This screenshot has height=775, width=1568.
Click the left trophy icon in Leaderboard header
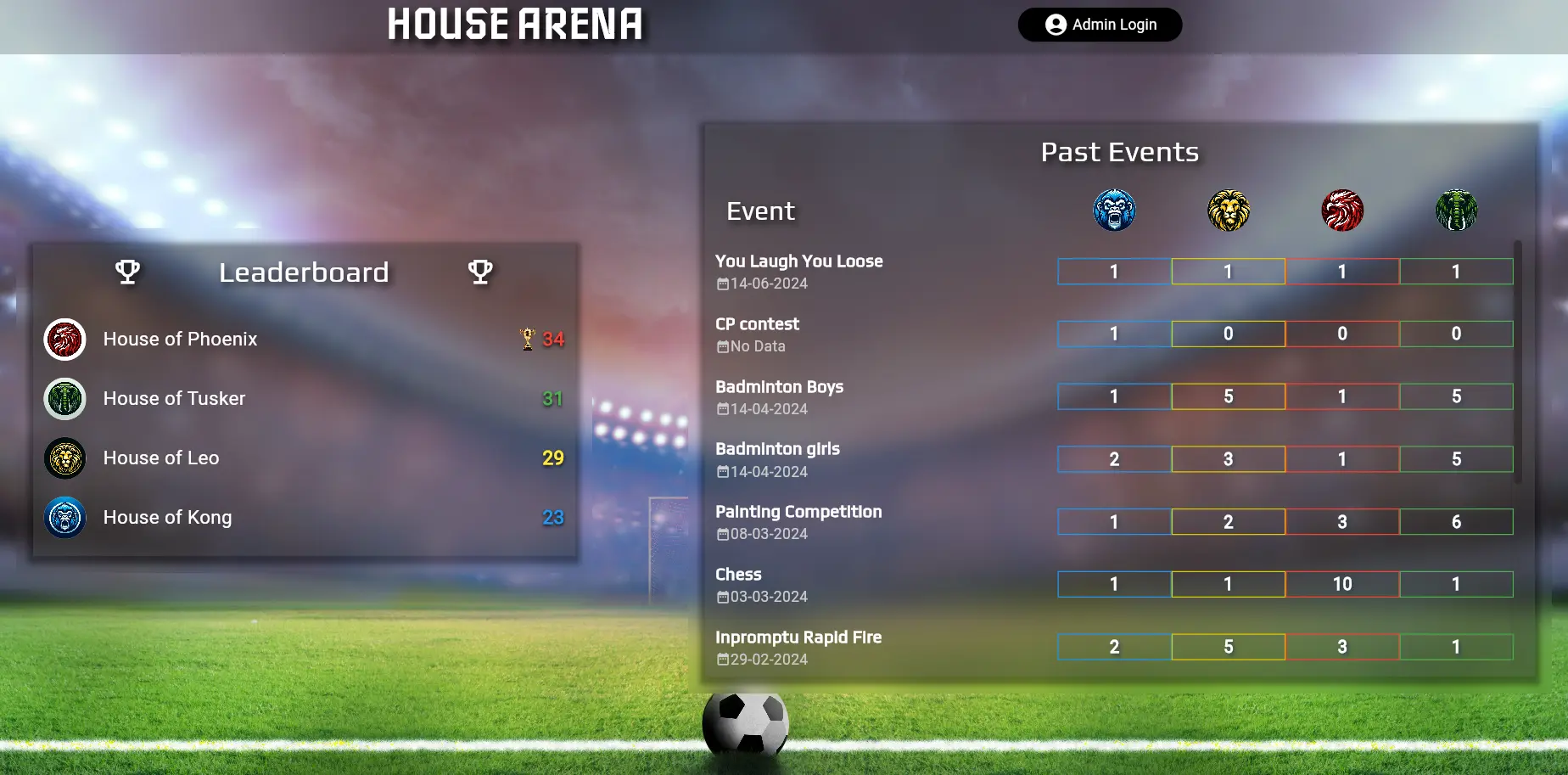click(127, 272)
